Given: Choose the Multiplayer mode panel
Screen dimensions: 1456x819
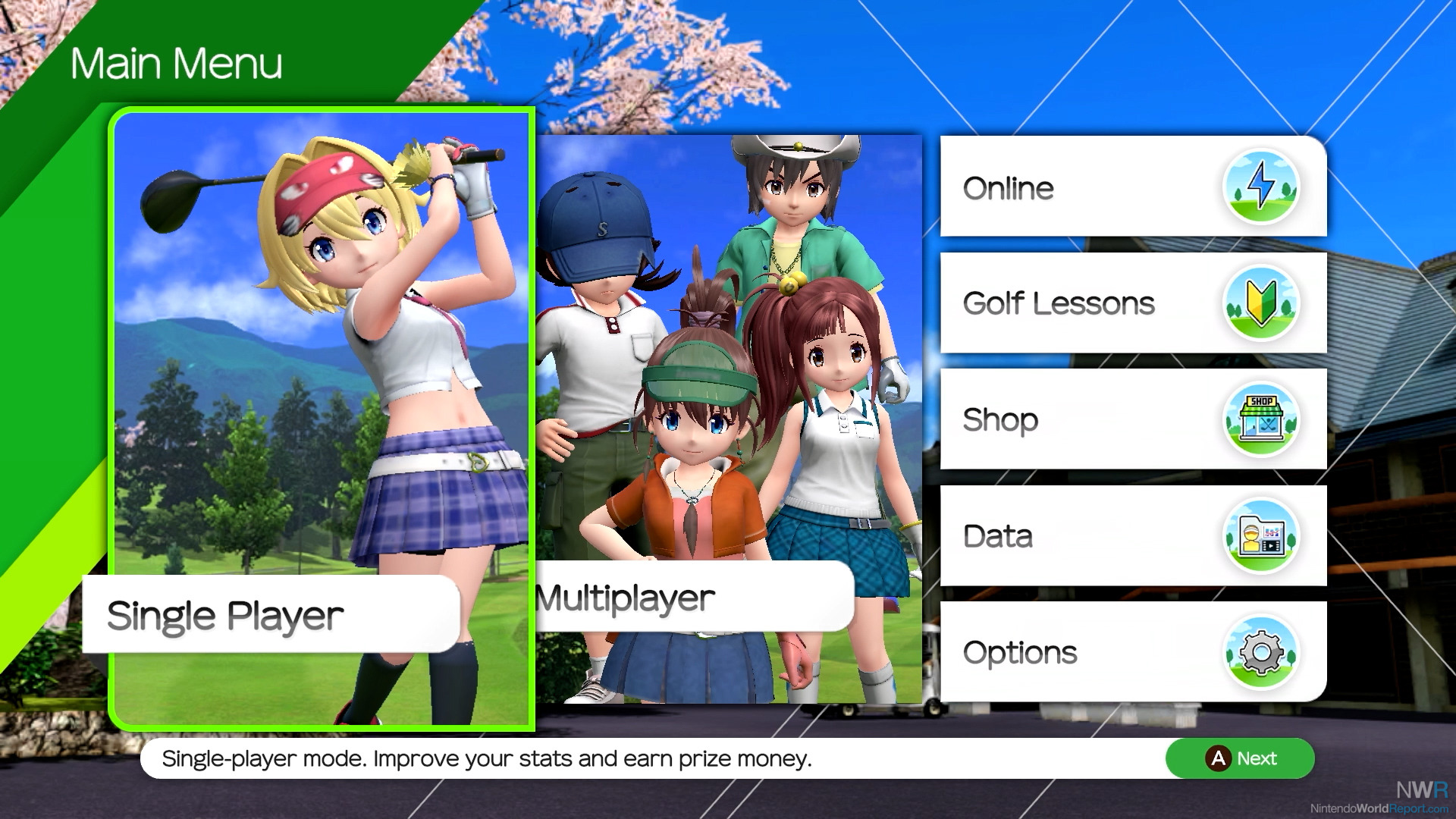Looking at the screenshot, I should (x=728, y=417).
